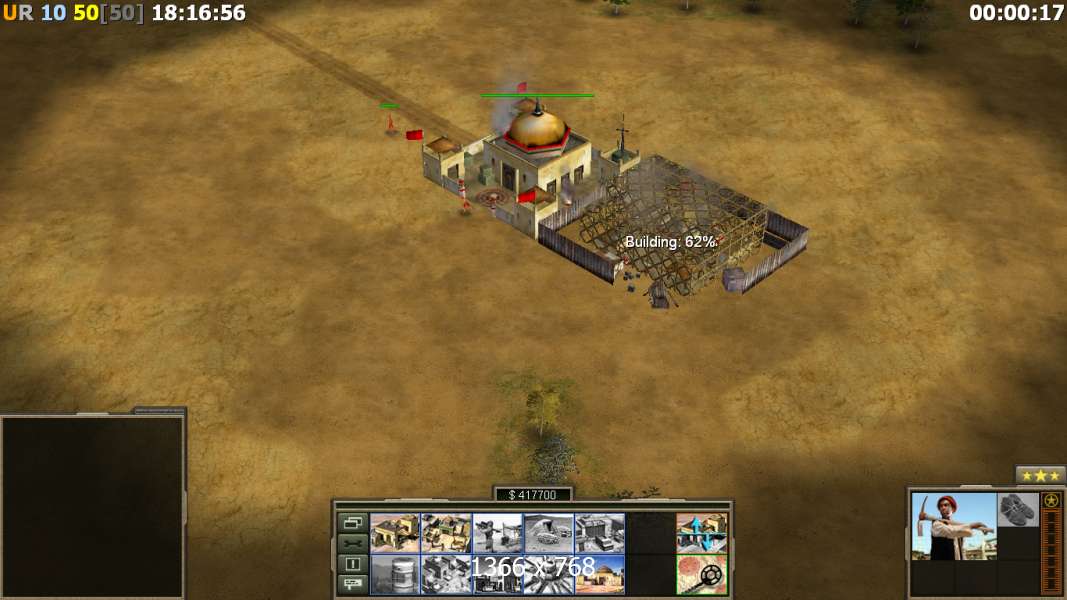Open the three-star General's promotions button
This screenshot has height=600, width=1067.
[1040, 475]
